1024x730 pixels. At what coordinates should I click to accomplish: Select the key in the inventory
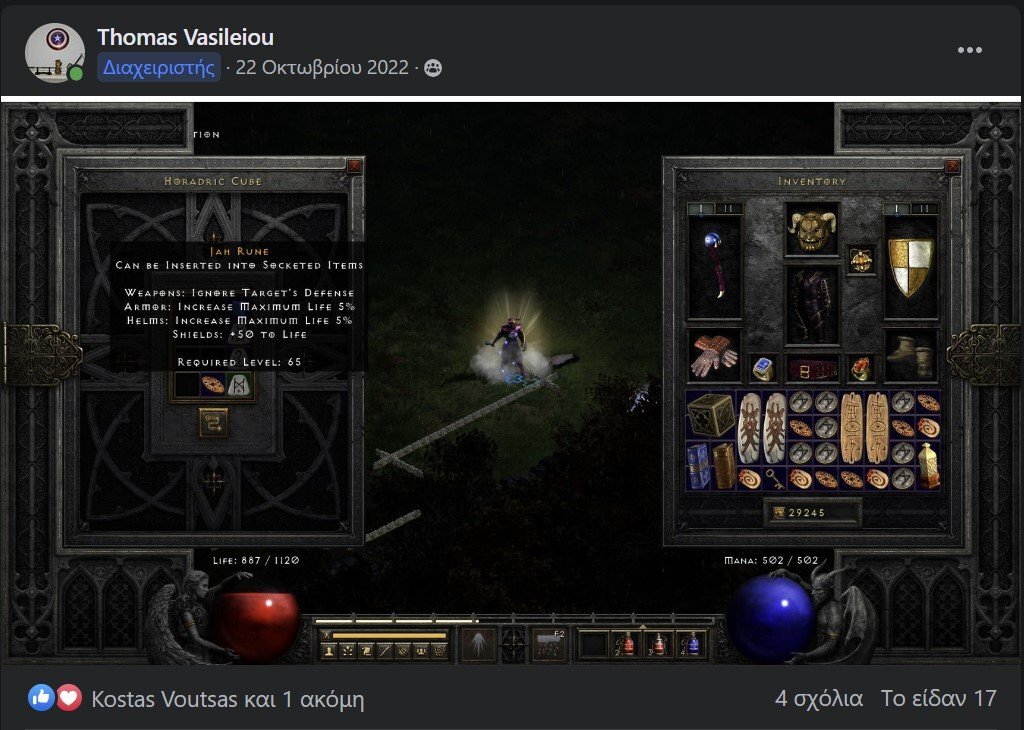[x=774, y=479]
